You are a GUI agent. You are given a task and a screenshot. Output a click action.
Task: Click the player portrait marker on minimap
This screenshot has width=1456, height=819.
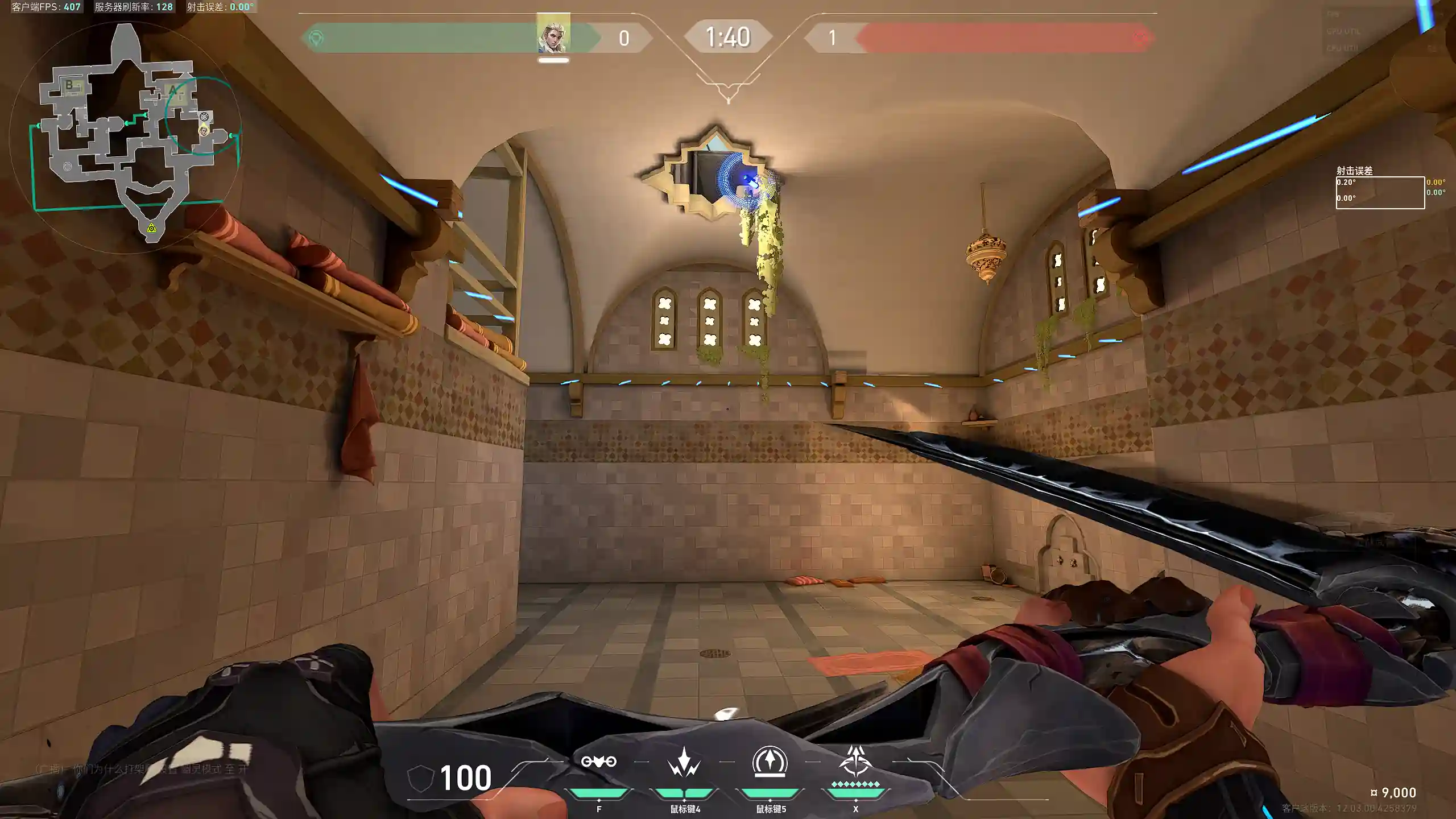pyautogui.click(x=203, y=131)
